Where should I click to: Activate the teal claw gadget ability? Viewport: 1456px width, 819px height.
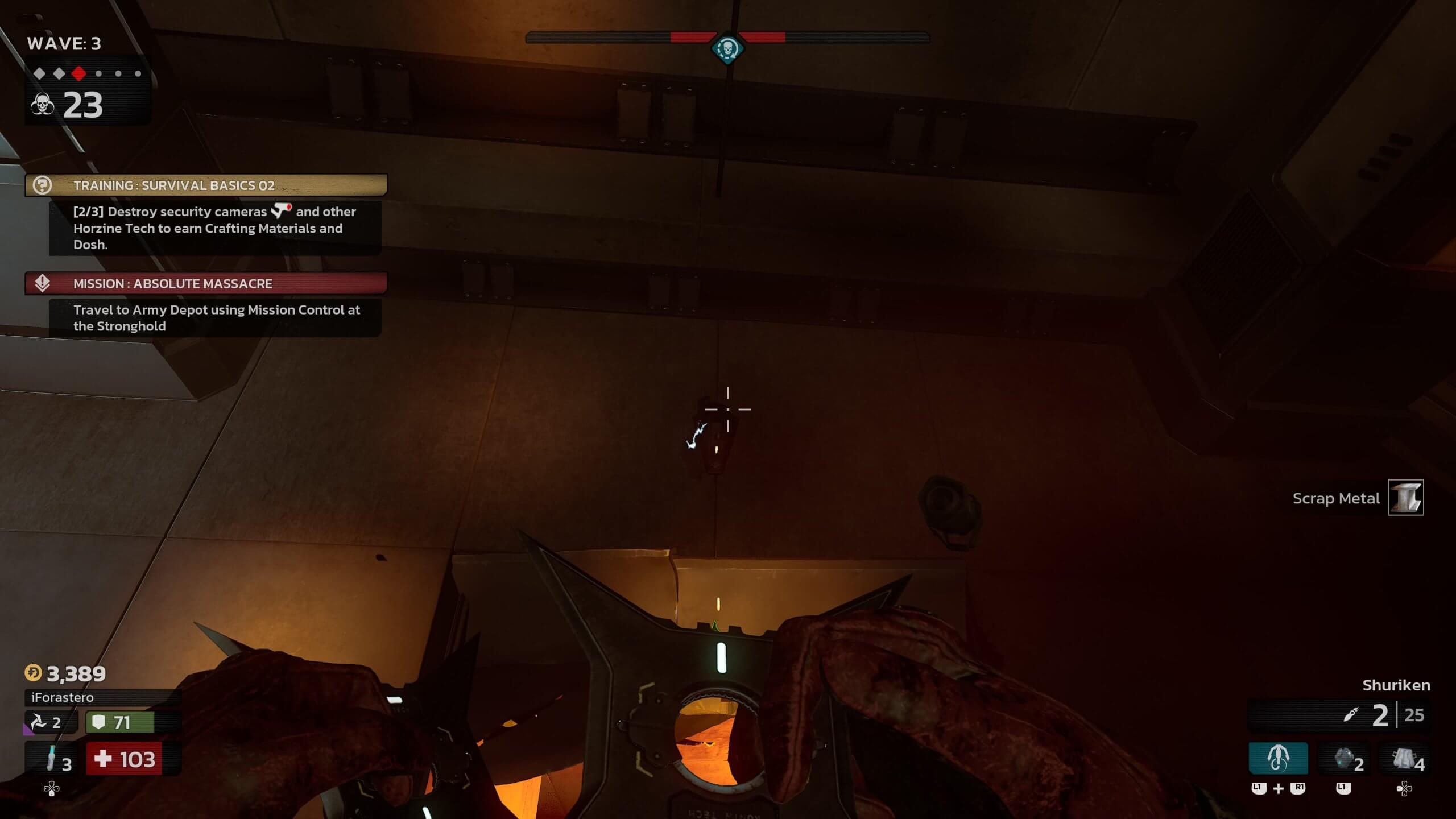[1278, 759]
